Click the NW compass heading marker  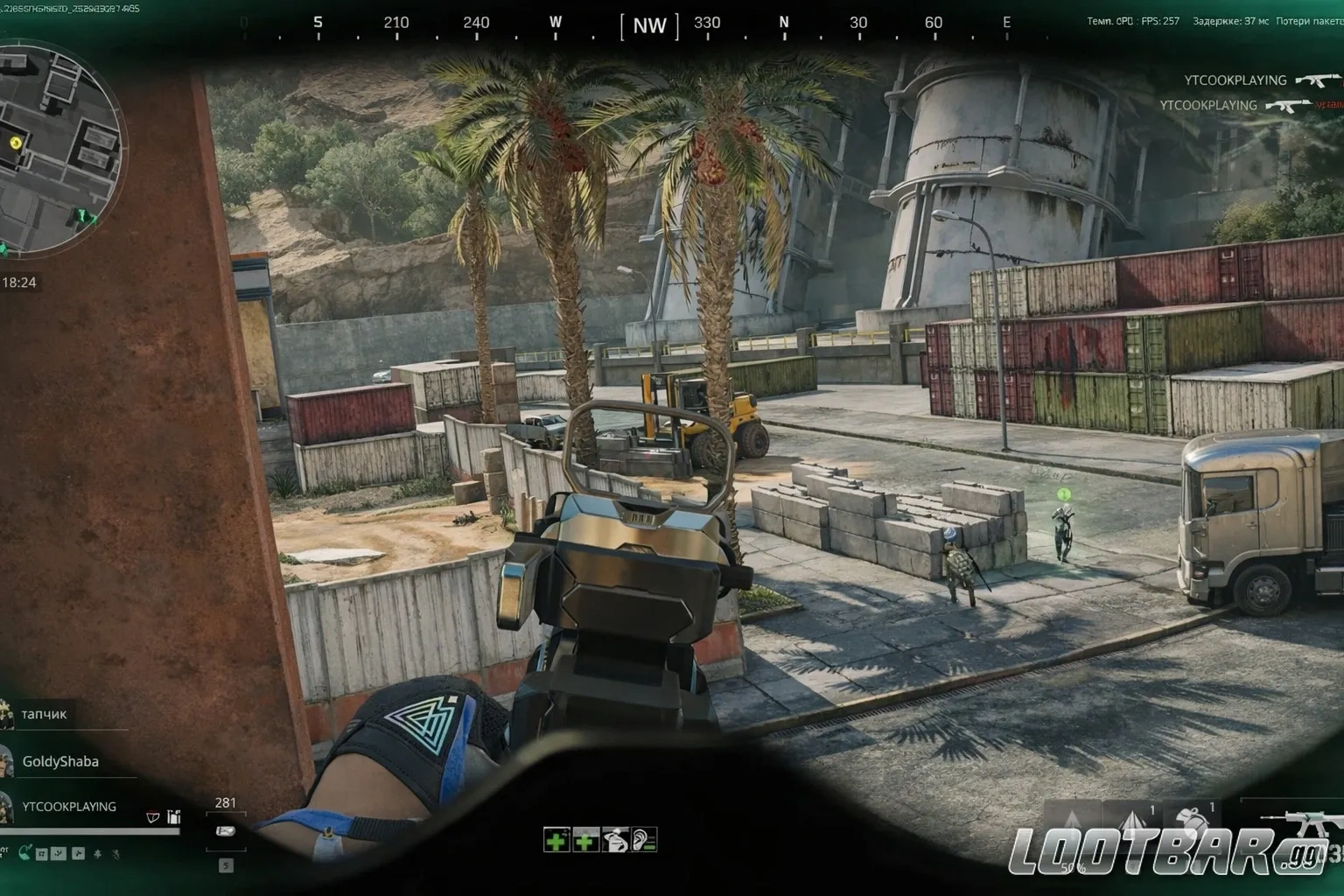click(649, 25)
